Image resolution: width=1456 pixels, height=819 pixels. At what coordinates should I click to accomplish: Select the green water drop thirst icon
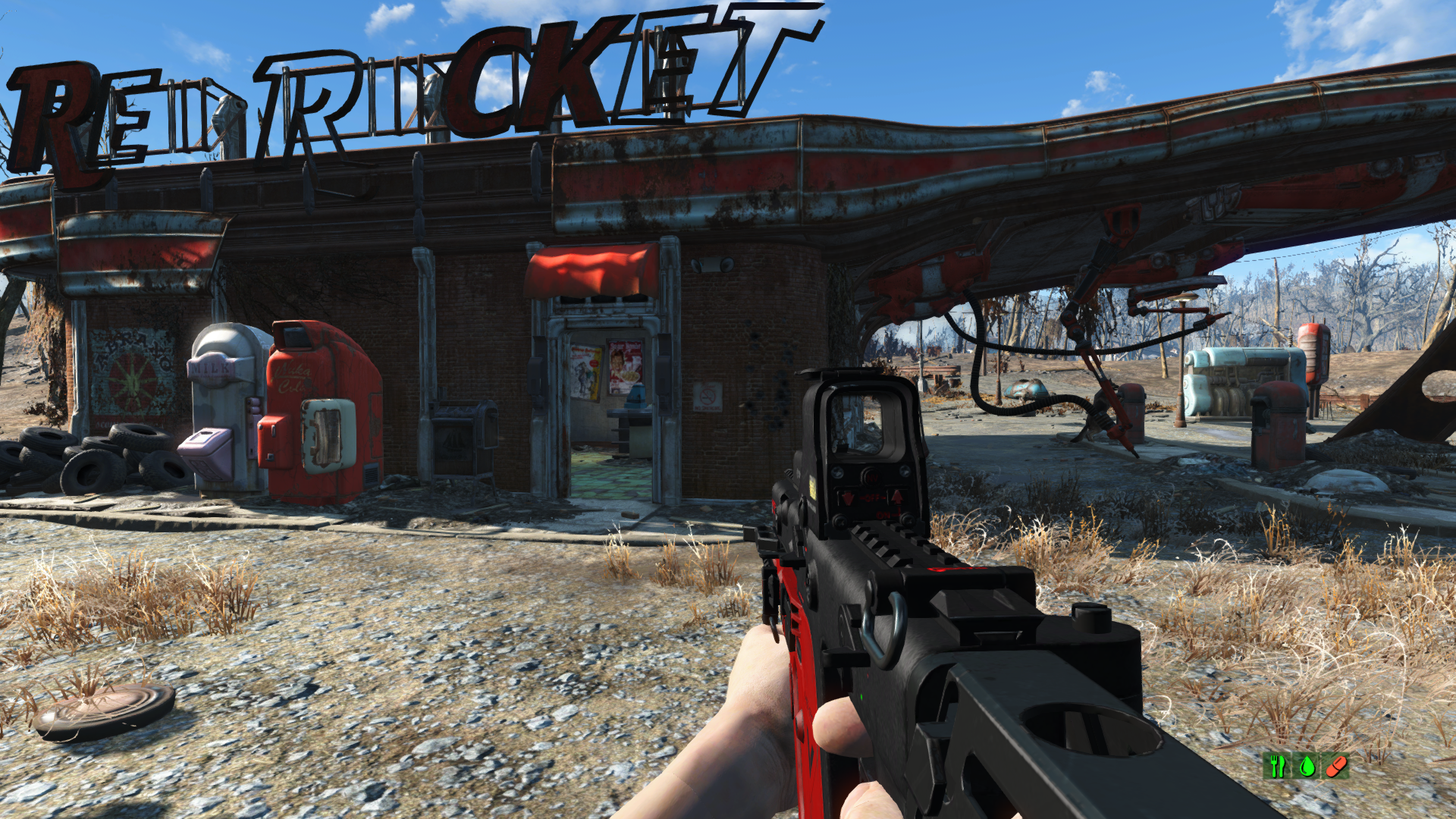pos(1307,766)
